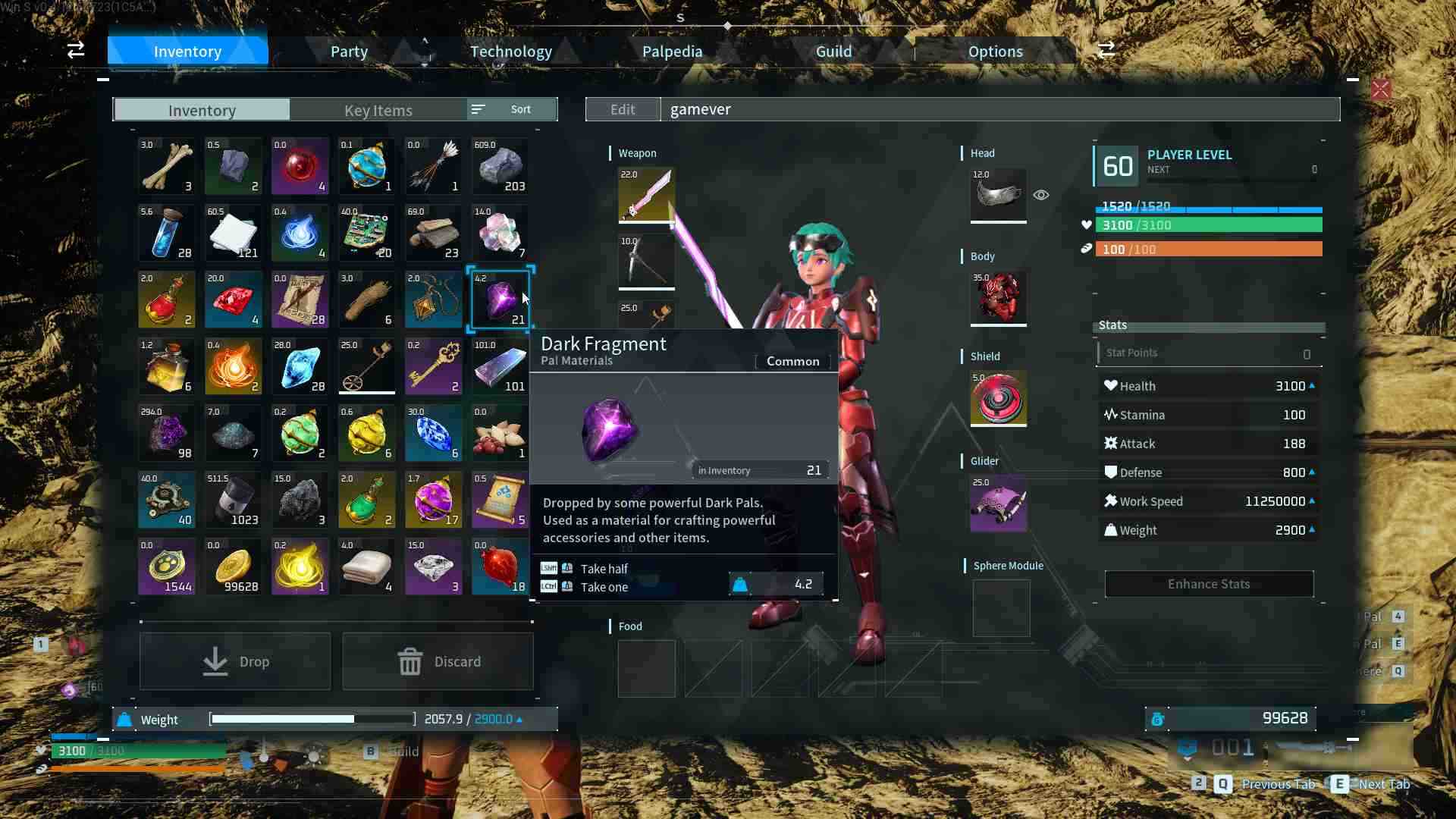
Task: Discard the selected item
Action: click(x=438, y=661)
